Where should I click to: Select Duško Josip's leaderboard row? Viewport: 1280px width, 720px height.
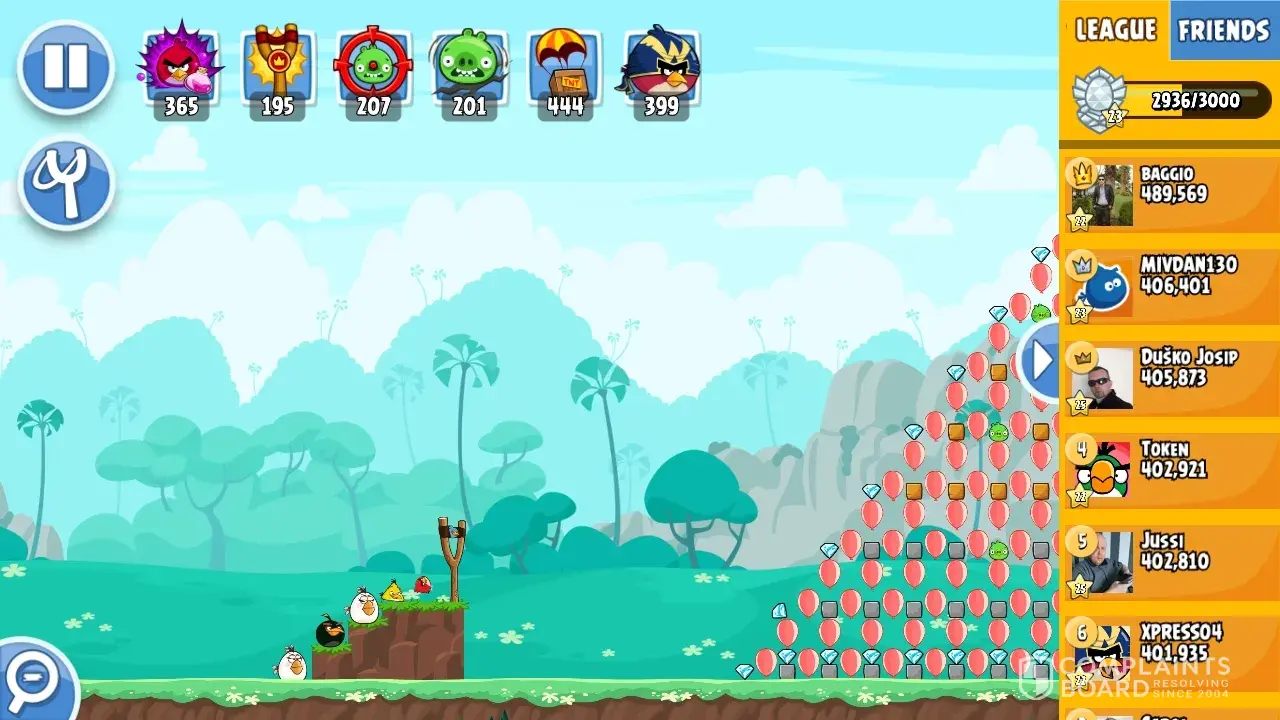1170,378
